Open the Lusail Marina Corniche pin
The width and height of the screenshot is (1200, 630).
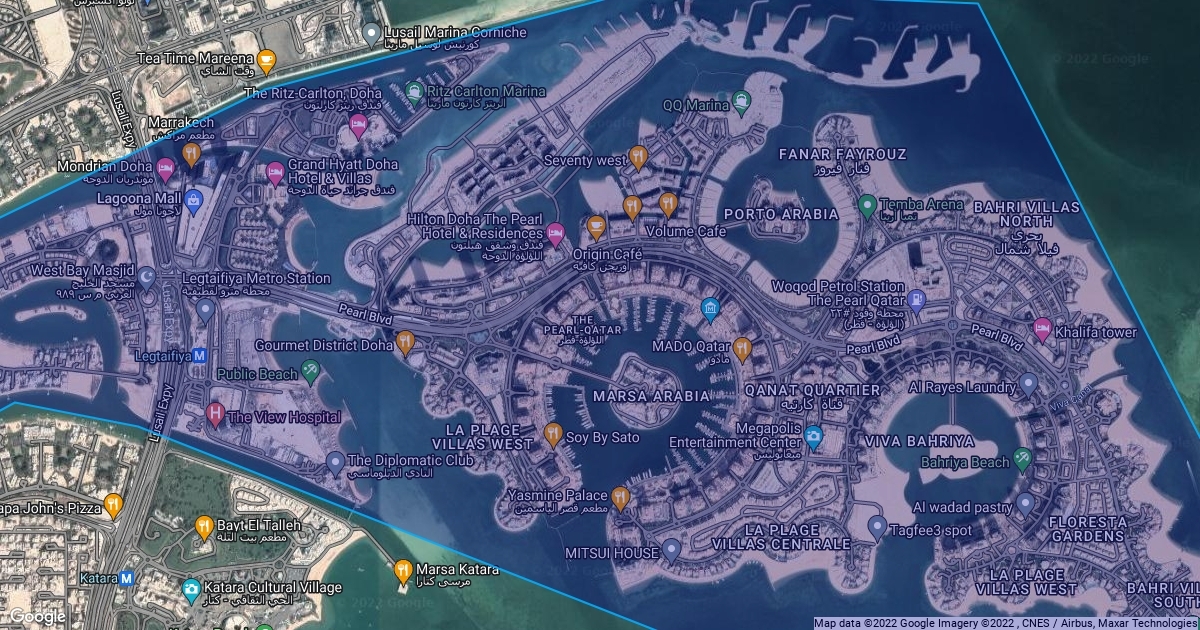pyautogui.click(x=372, y=34)
